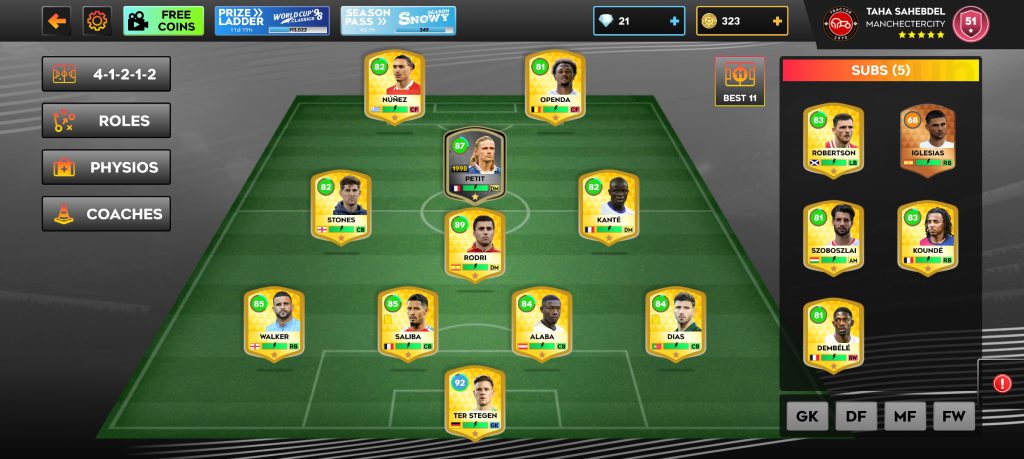Open the Roles menu
The width and height of the screenshot is (1024, 459).
106,121
